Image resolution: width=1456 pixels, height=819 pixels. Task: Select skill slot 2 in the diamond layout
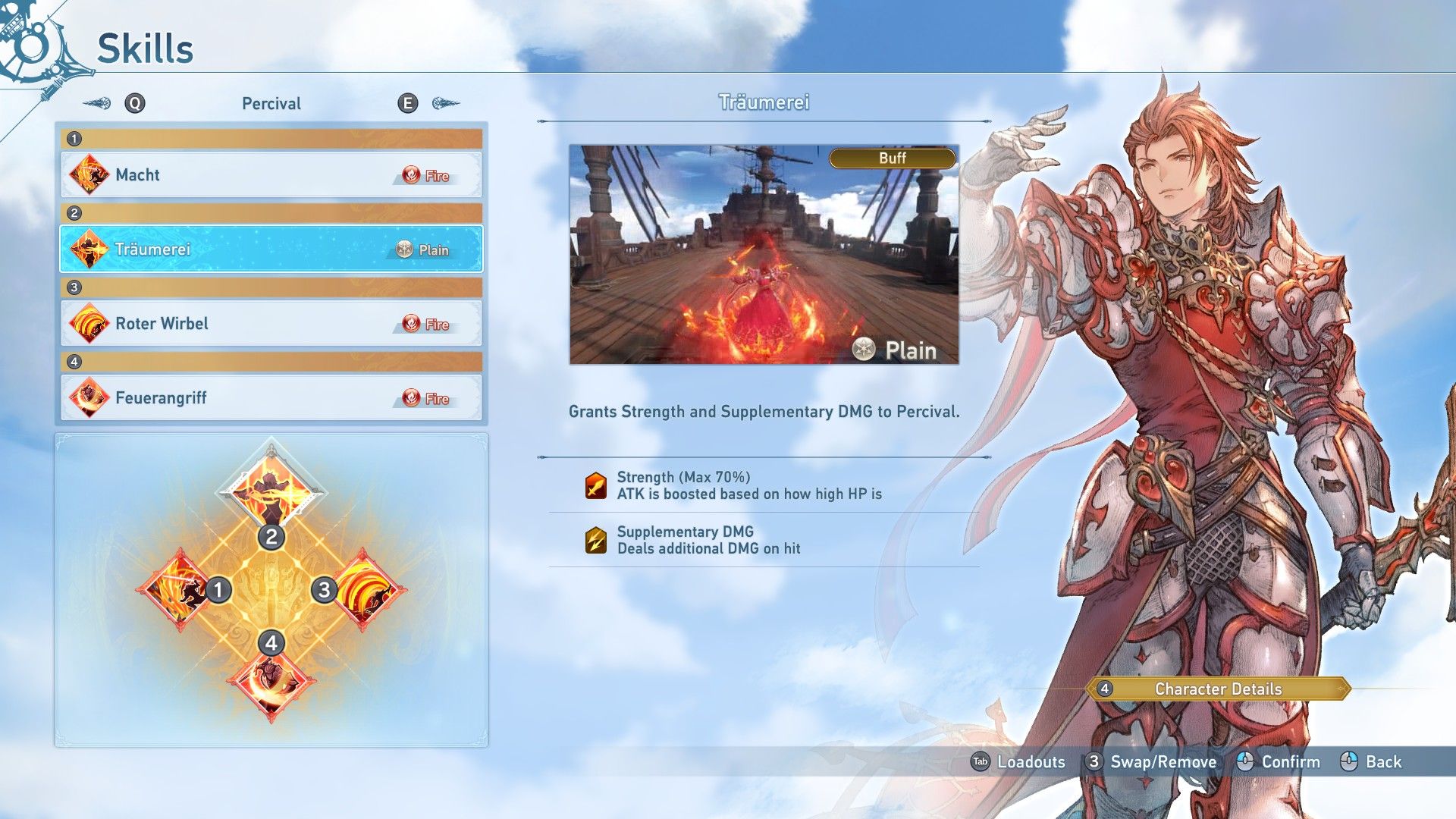coord(271,491)
